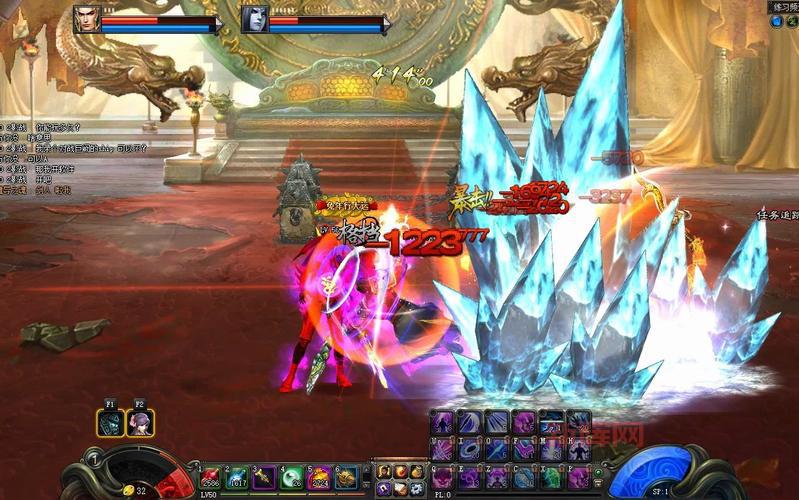Activate the golden horn item in slot 3
799x500 pixels.
(265, 476)
